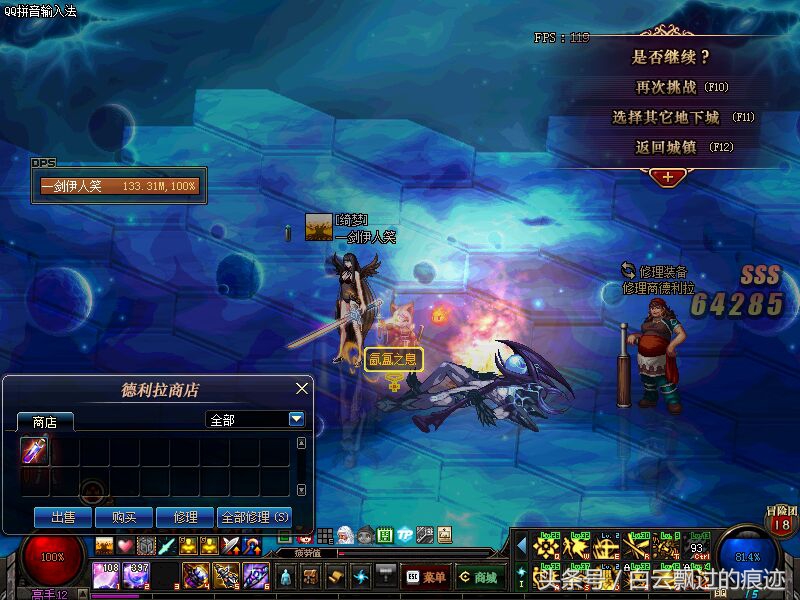Viewport: 800px width, 600px height.
Task: Click the 购买 buy button
Action: point(124,517)
